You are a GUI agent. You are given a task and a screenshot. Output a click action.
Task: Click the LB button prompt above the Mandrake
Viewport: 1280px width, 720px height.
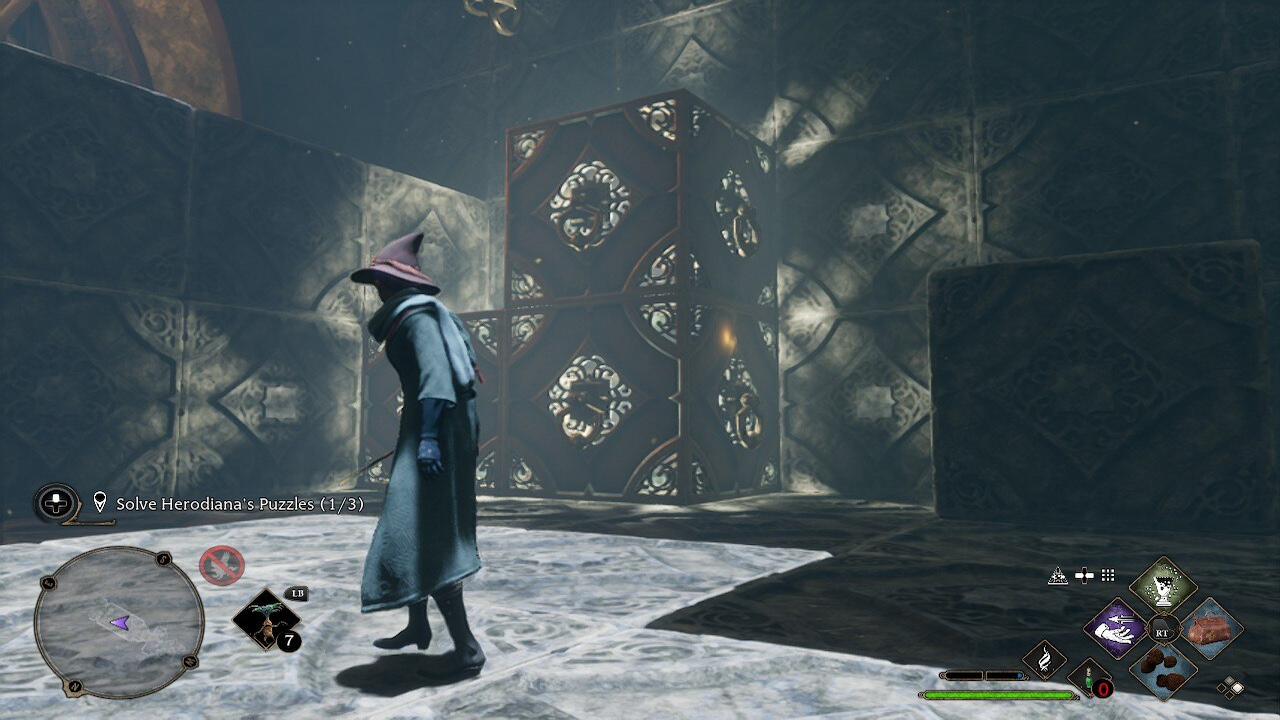[x=297, y=593]
